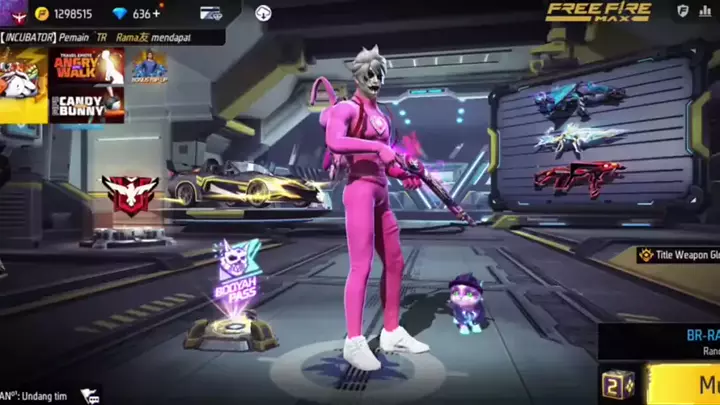The image size is (720, 405).
Task: Open the chat message icon
Action: point(90,396)
